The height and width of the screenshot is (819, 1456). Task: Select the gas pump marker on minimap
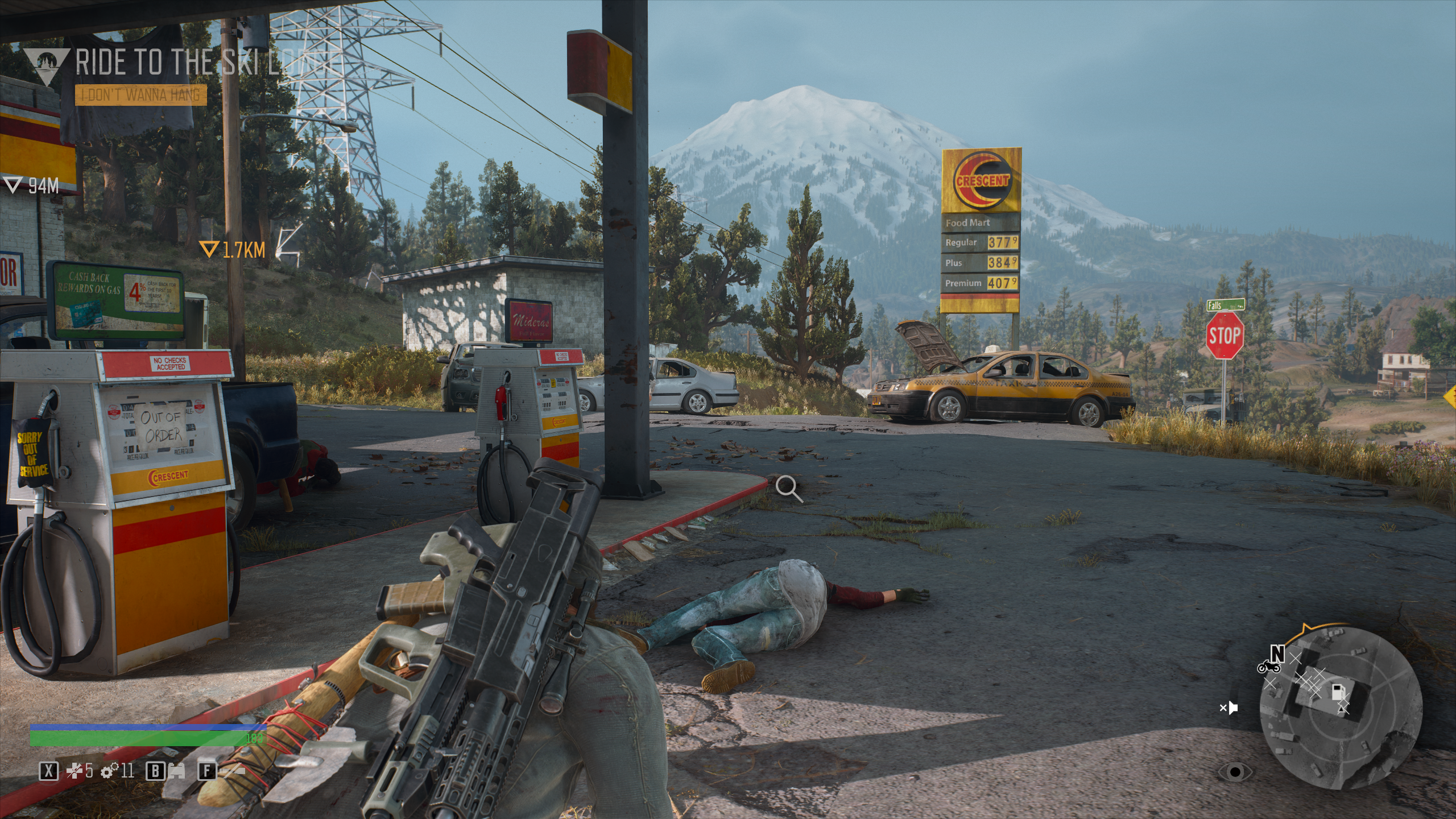pos(1338,692)
